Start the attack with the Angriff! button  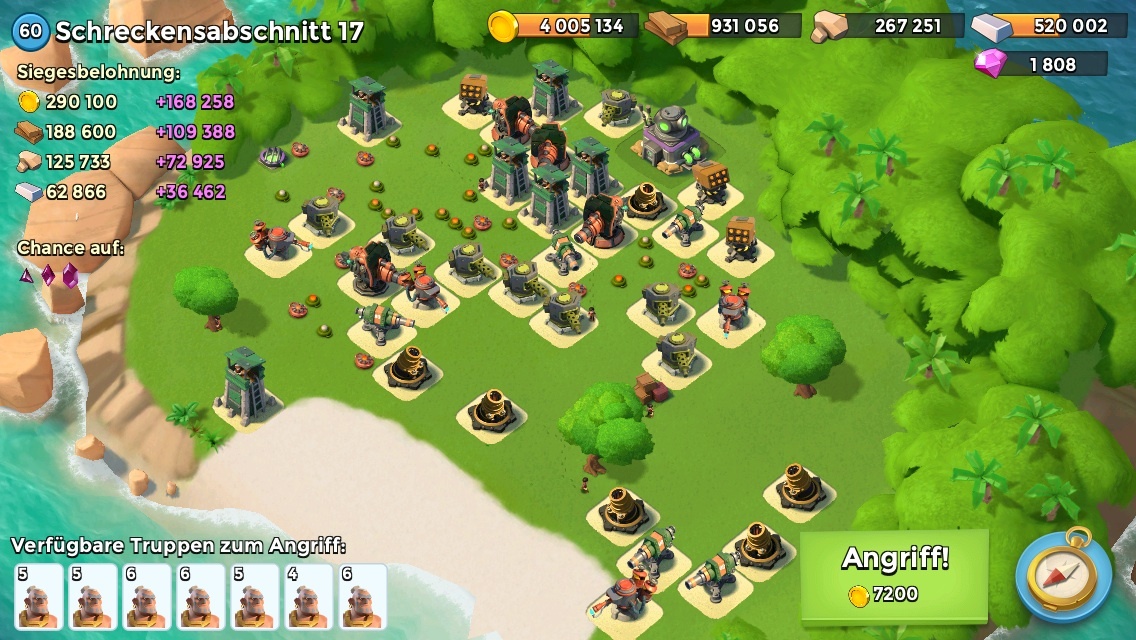894,574
